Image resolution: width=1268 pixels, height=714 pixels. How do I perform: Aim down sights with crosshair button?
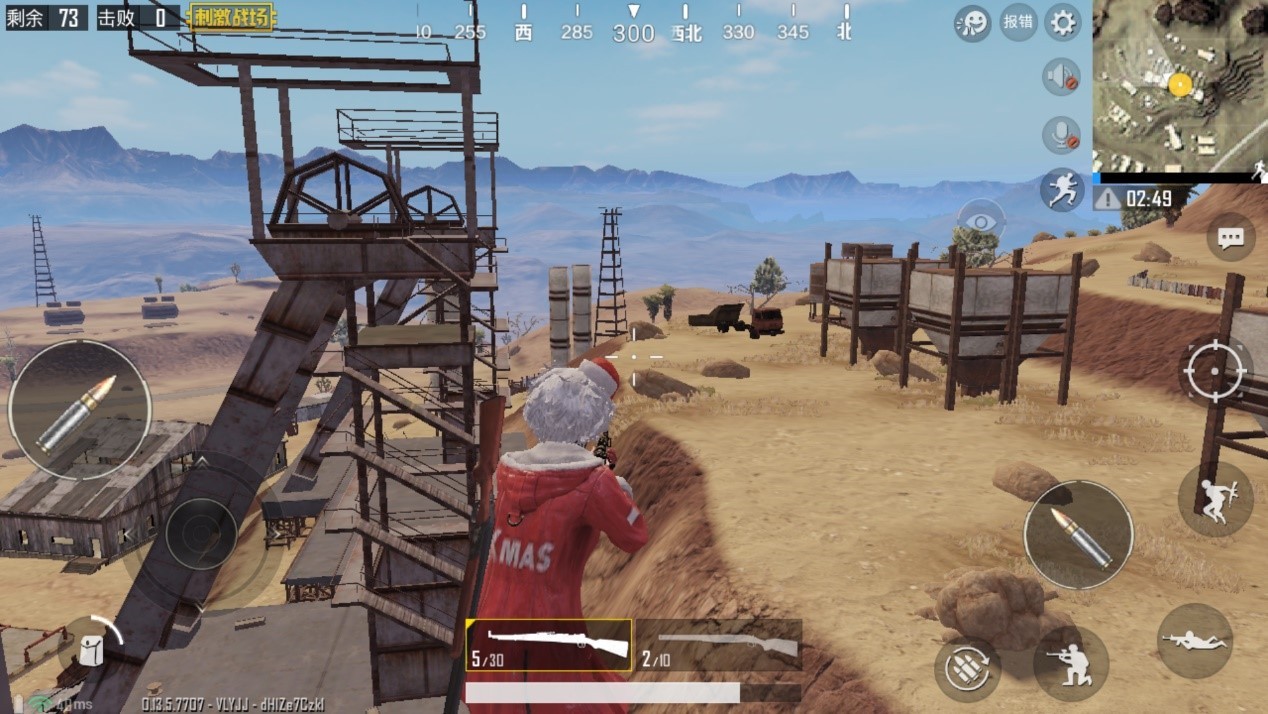(x=1215, y=372)
